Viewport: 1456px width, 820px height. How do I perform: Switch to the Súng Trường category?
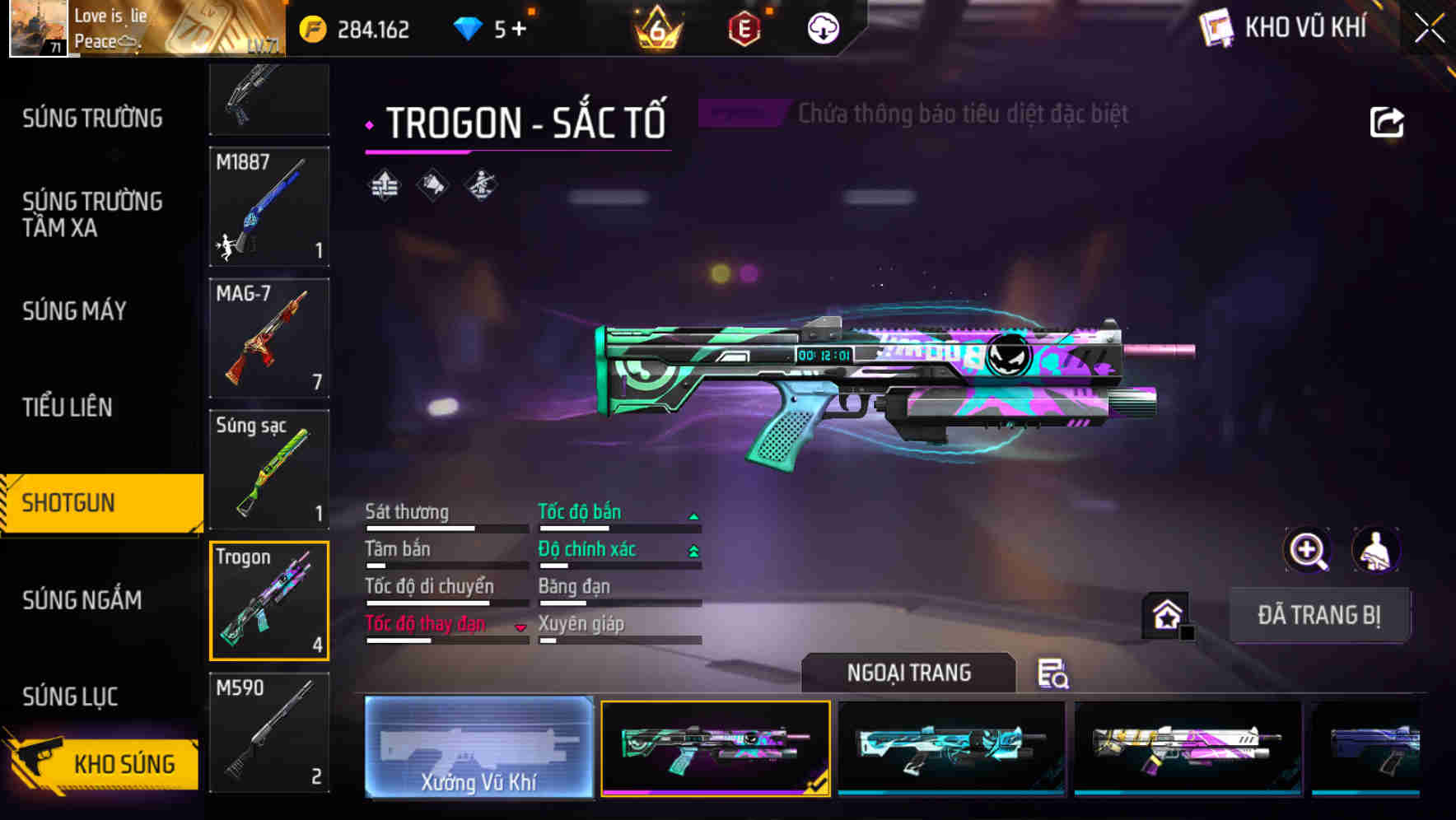[x=92, y=119]
